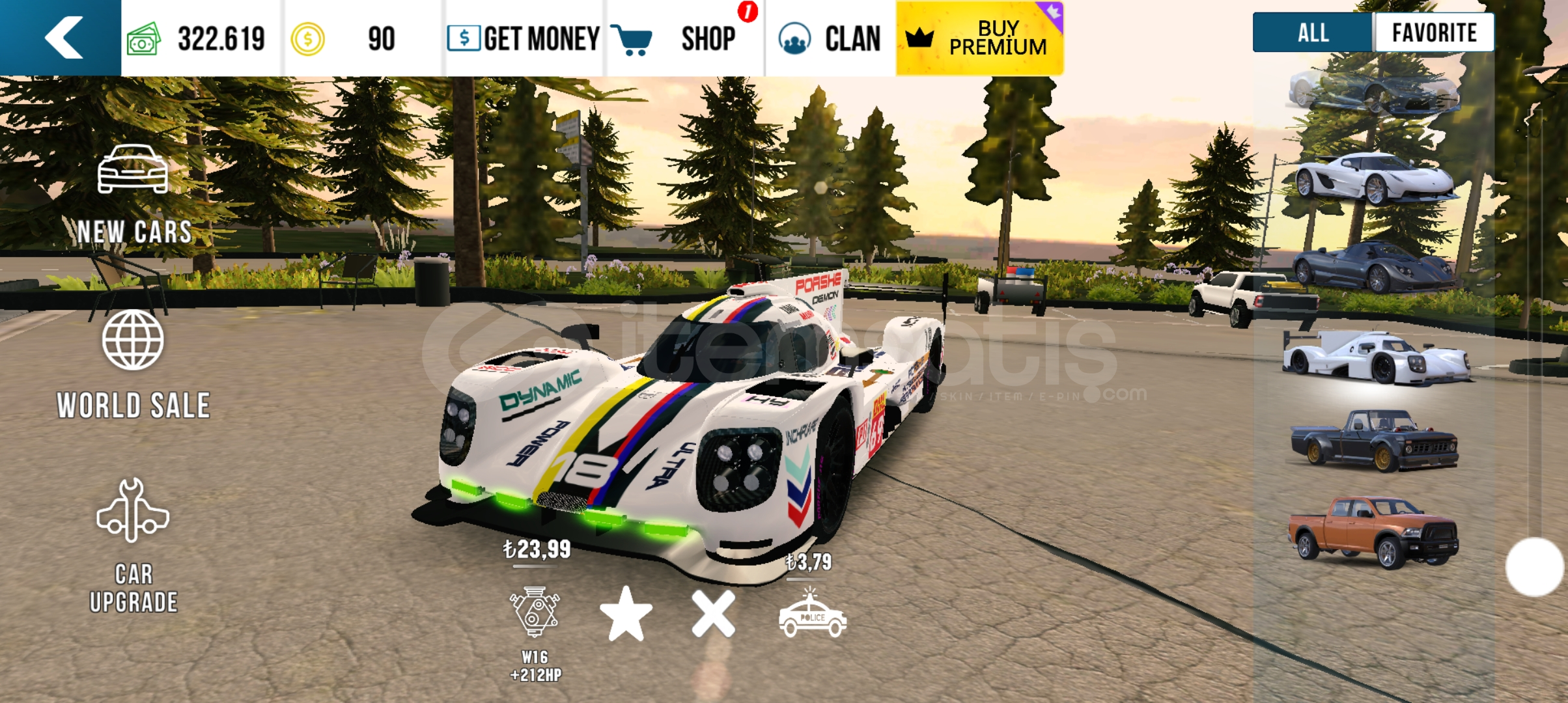The height and width of the screenshot is (703, 1568).
Task: Switch to the Favorite cars tab
Action: click(1434, 33)
